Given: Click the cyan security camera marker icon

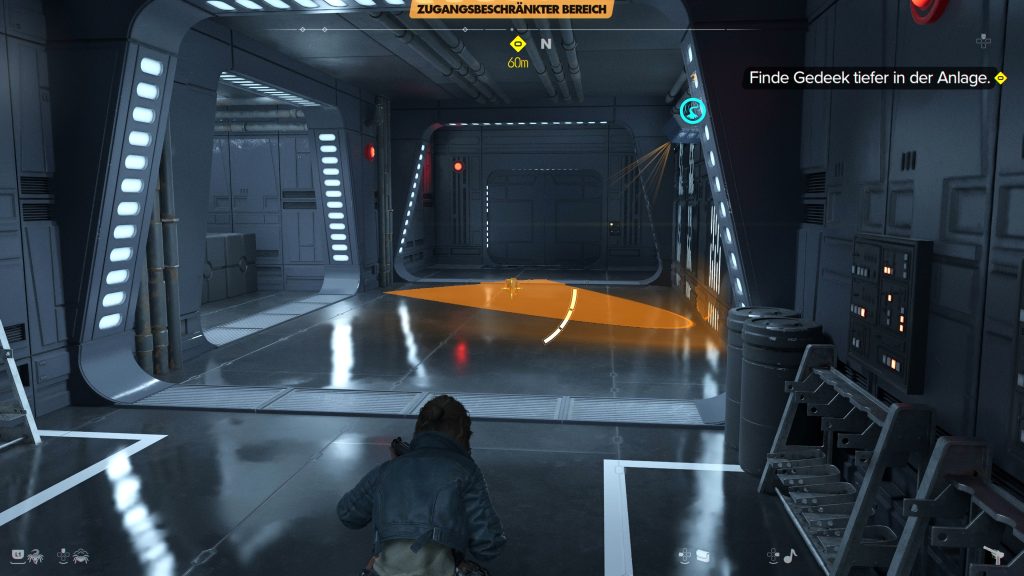Looking at the screenshot, I should click(x=691, y=111).
